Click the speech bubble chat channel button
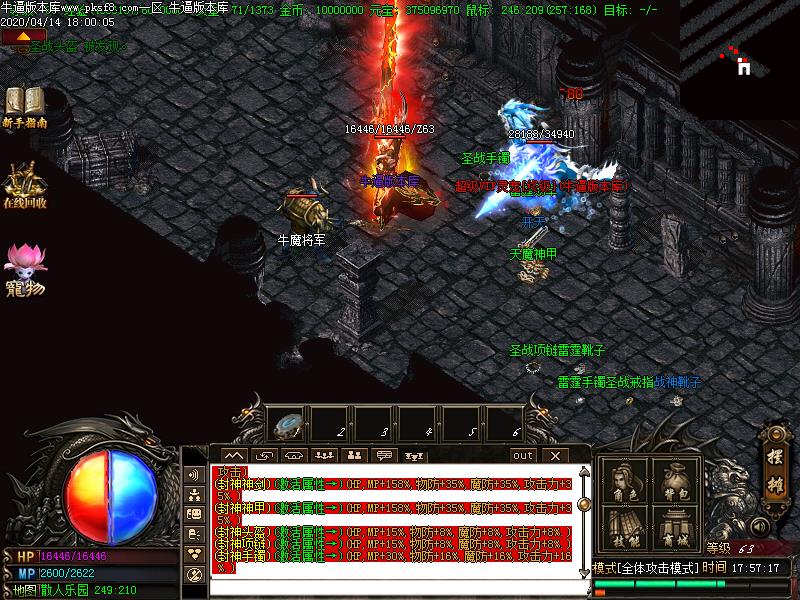 tap(383, 455)
